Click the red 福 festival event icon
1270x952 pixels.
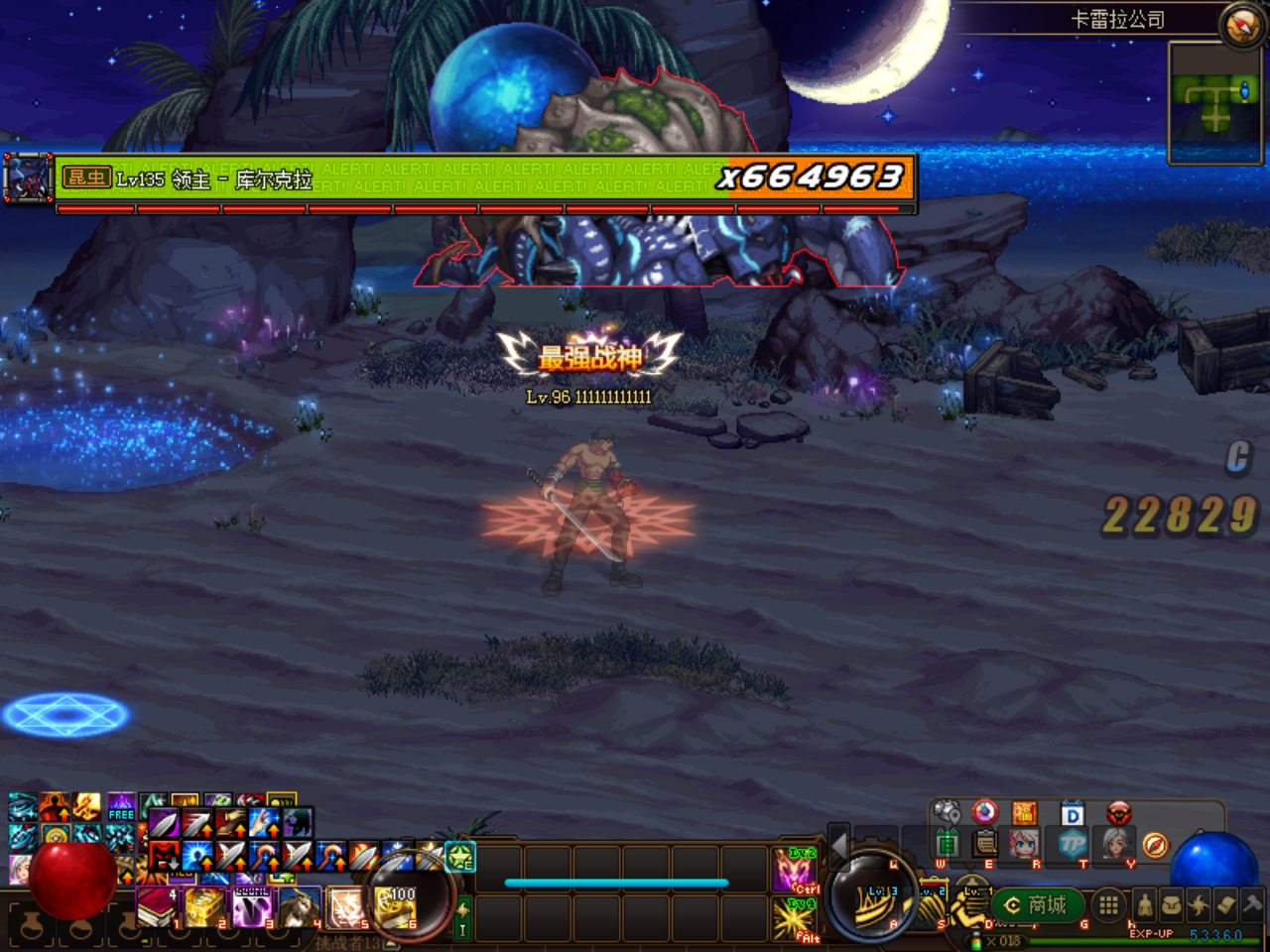pyautogui.click(x=1025, y=813)
